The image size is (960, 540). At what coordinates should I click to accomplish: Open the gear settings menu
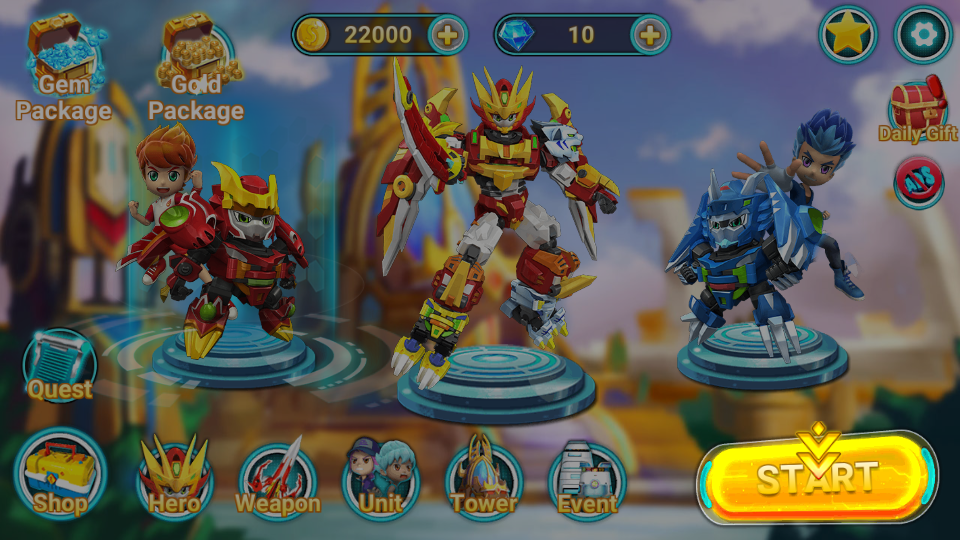click(922, 35)
